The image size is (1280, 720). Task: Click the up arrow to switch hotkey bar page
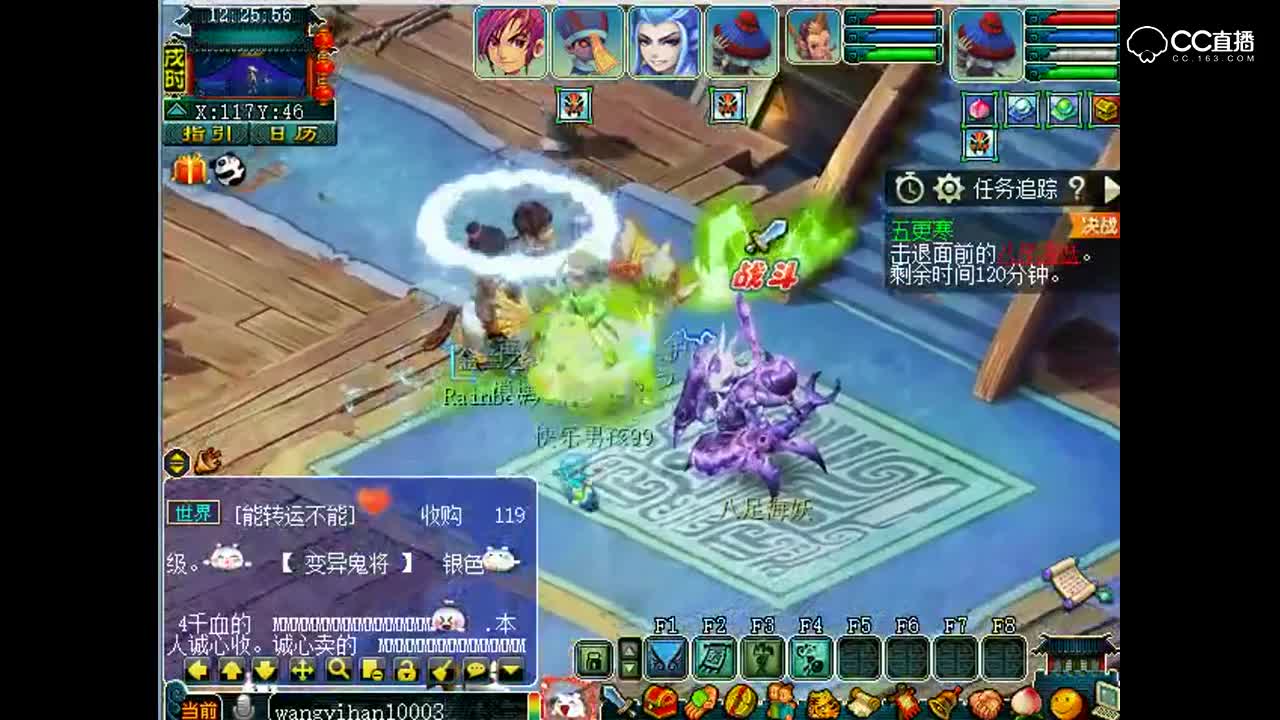[x=628, y=650]
